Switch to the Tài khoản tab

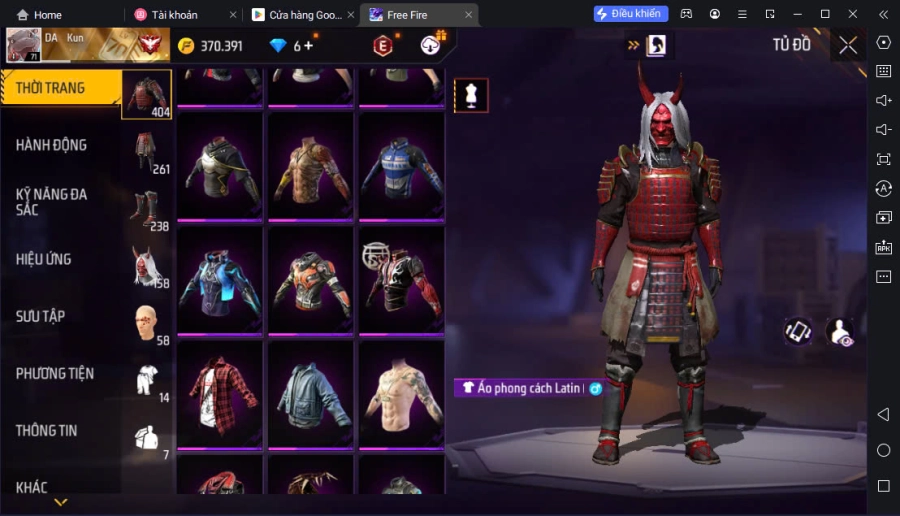click(174, 15)
